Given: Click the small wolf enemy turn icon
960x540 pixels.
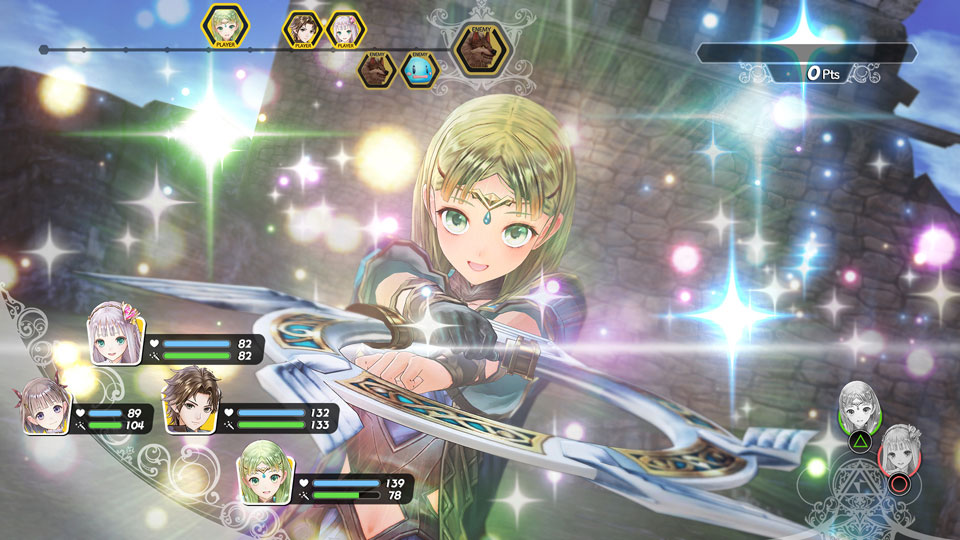Looking at the screenshot, I should (x=378, y=70).
